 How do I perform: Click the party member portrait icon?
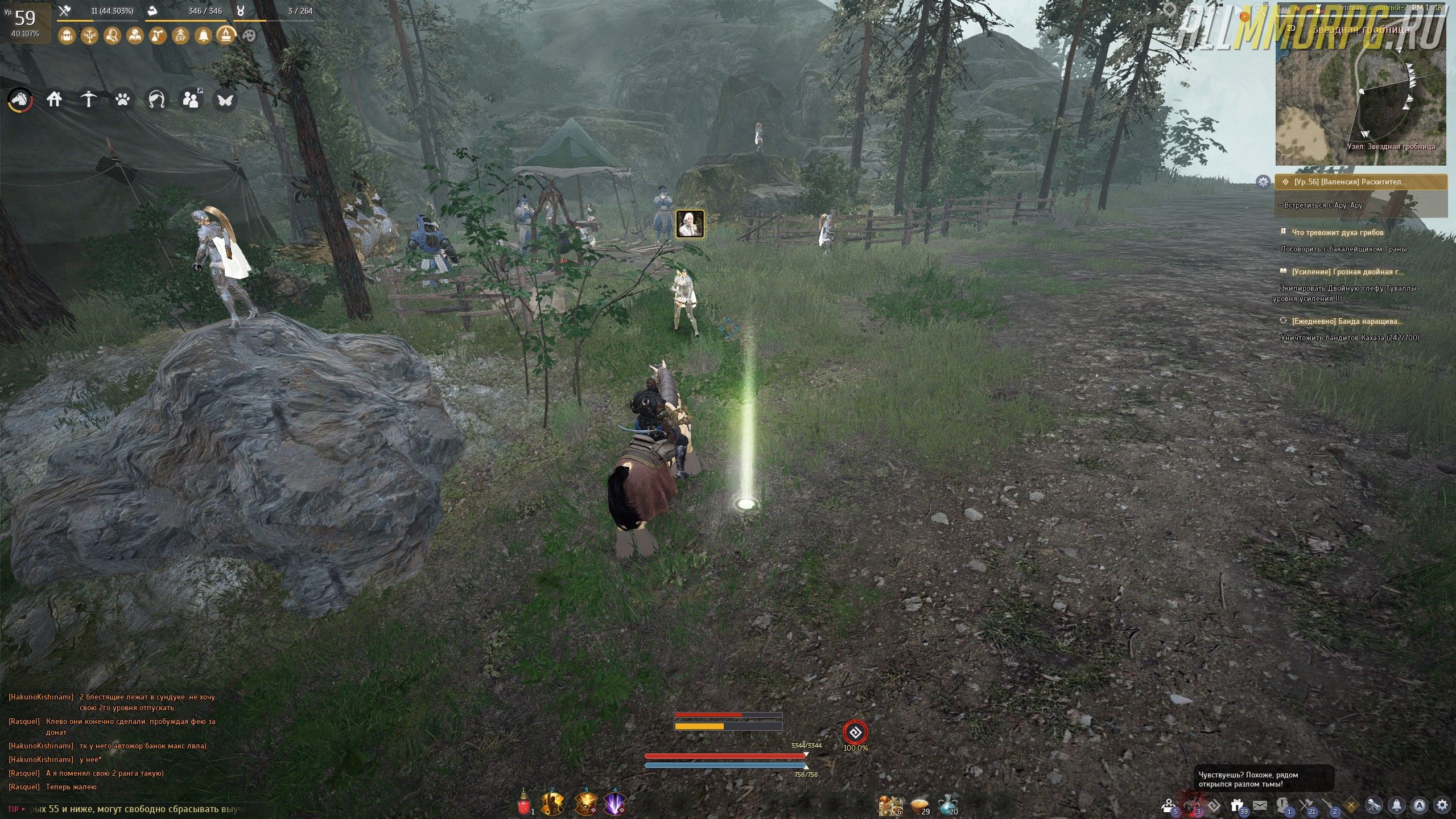point(690,224)
